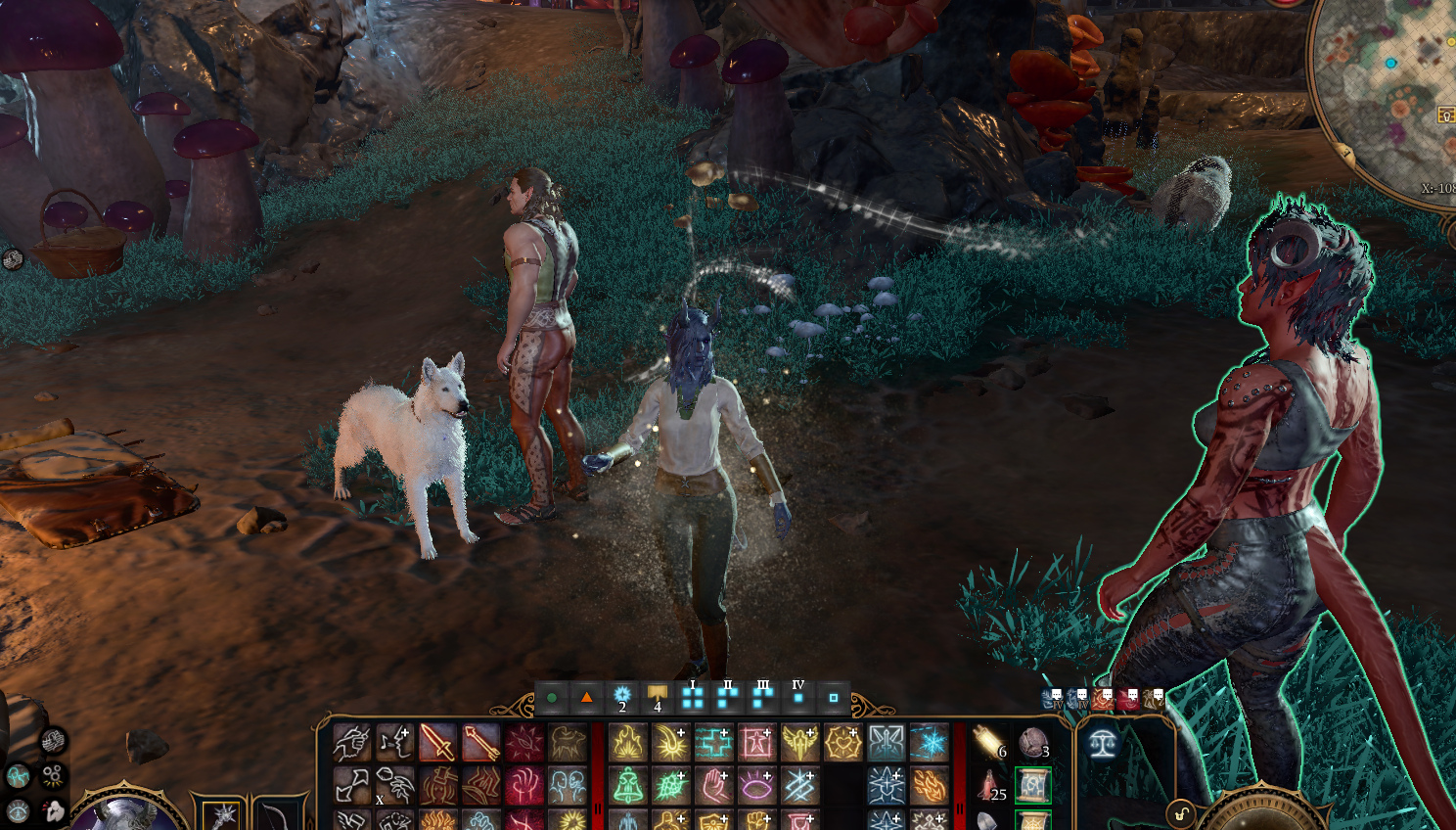Use the scroll item with count 6
1456x830 pixels.
pos(989,743)
